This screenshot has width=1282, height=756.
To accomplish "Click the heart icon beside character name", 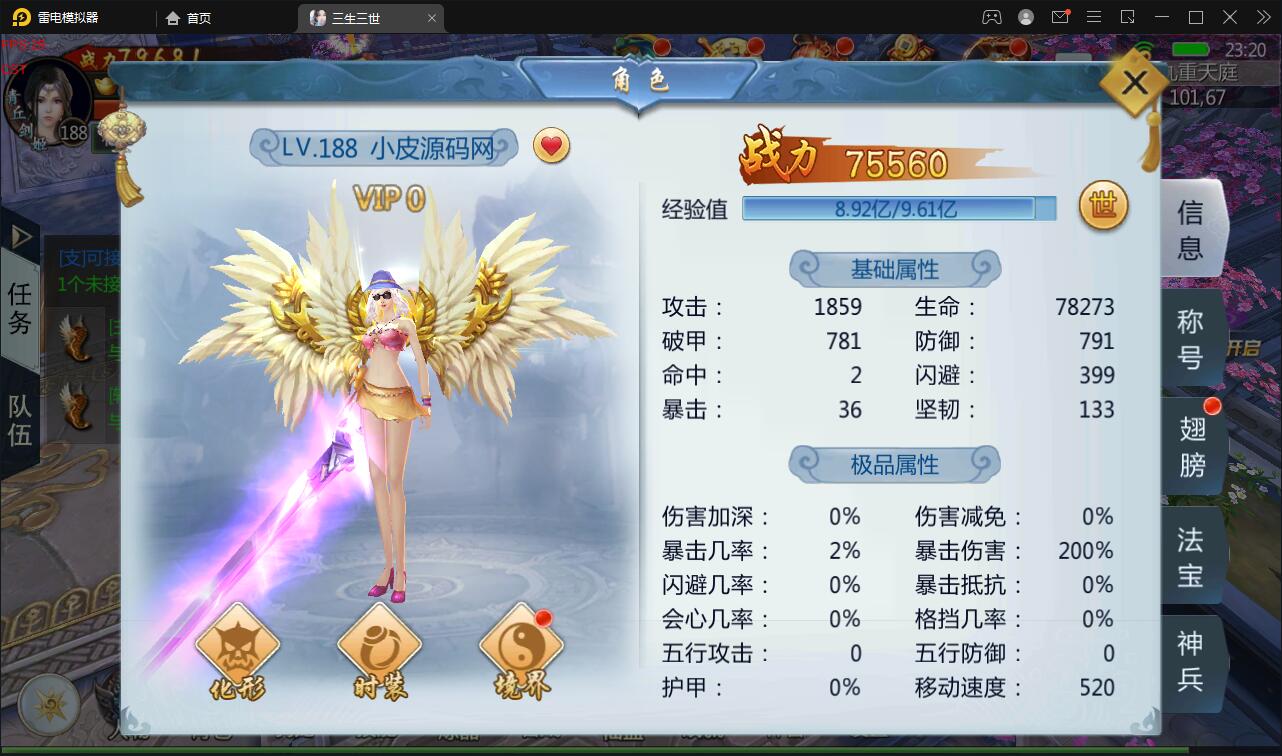I will tap(551, 146).
